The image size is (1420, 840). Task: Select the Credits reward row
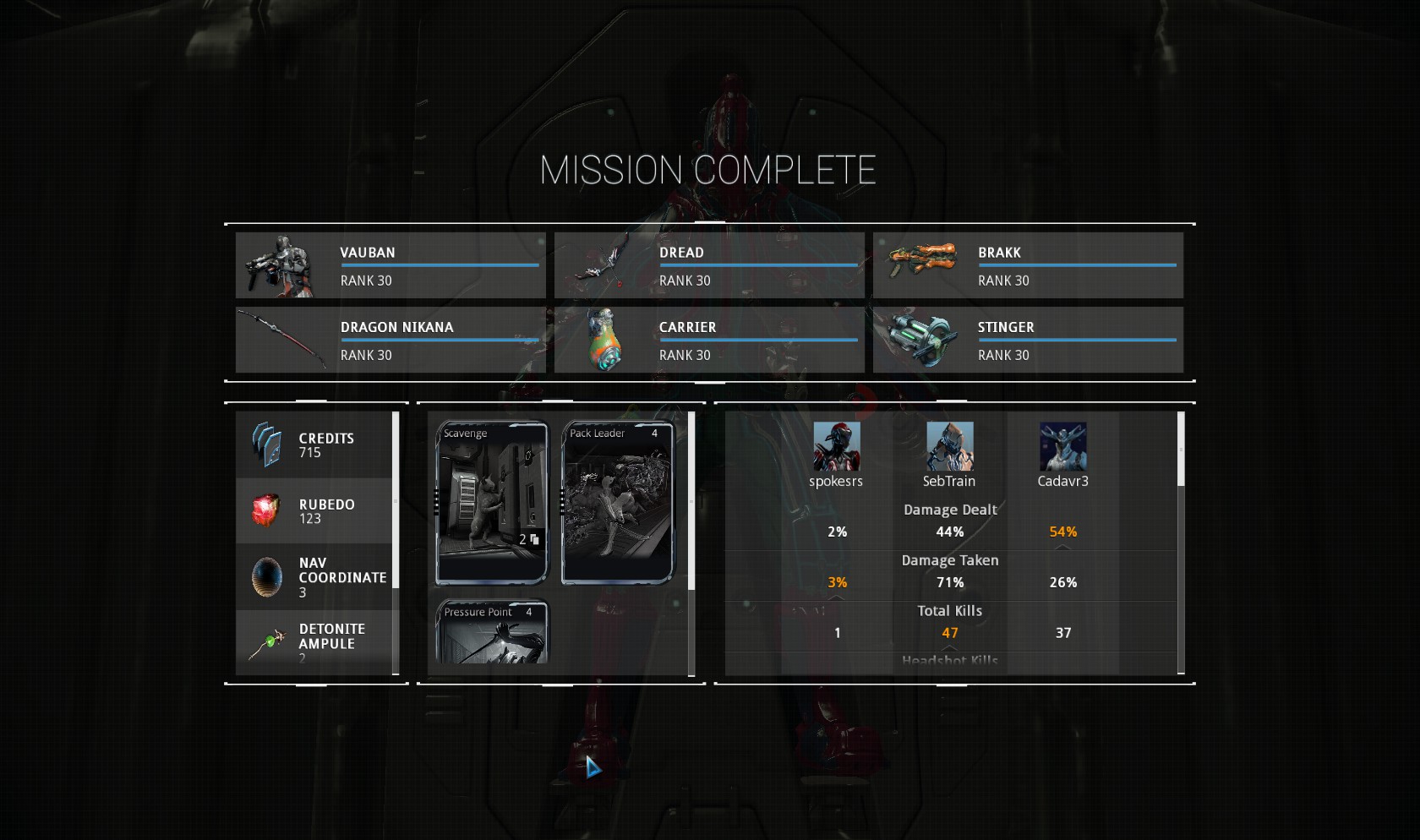[314, 445]
